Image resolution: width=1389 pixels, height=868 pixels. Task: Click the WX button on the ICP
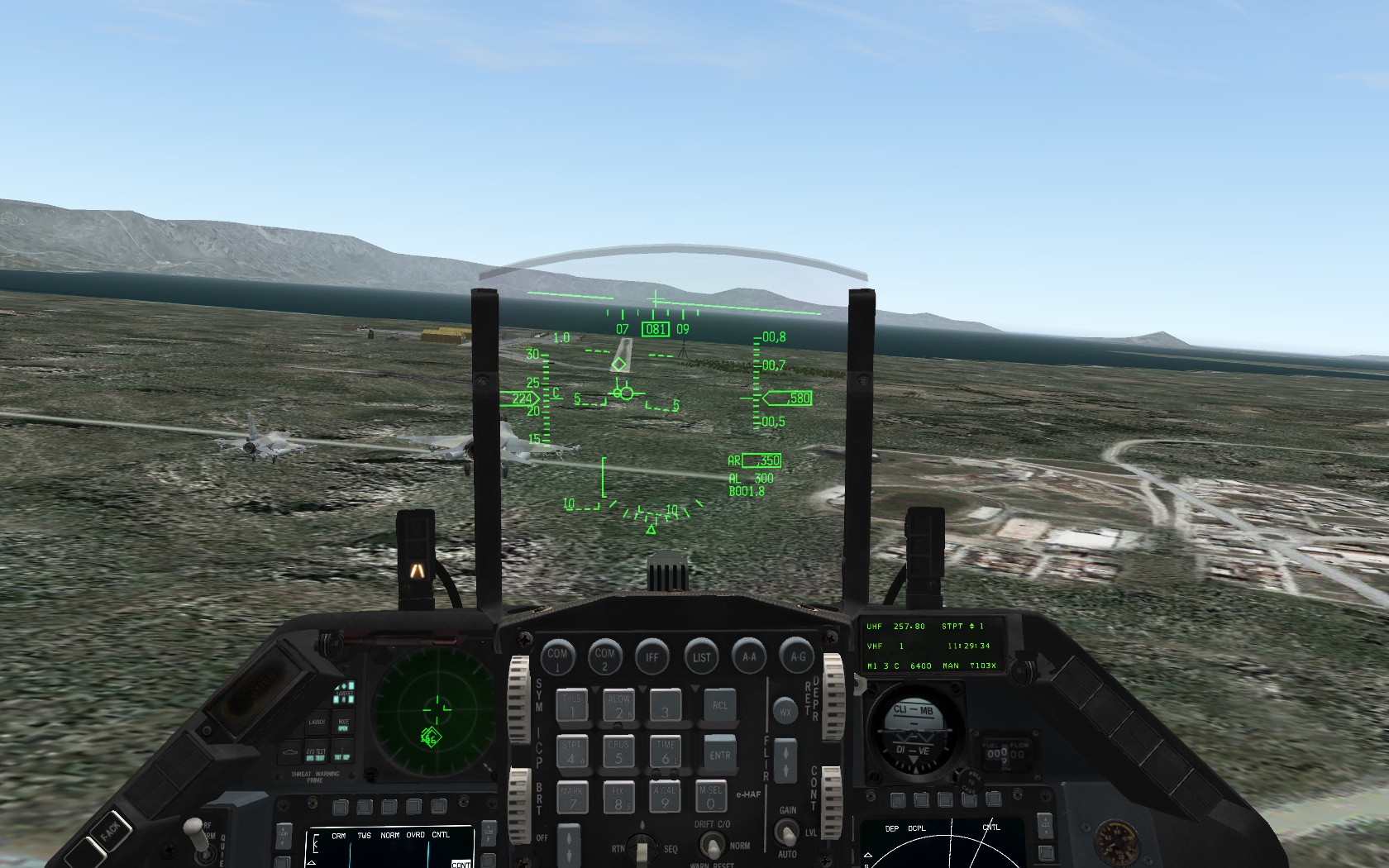[785, 711]
